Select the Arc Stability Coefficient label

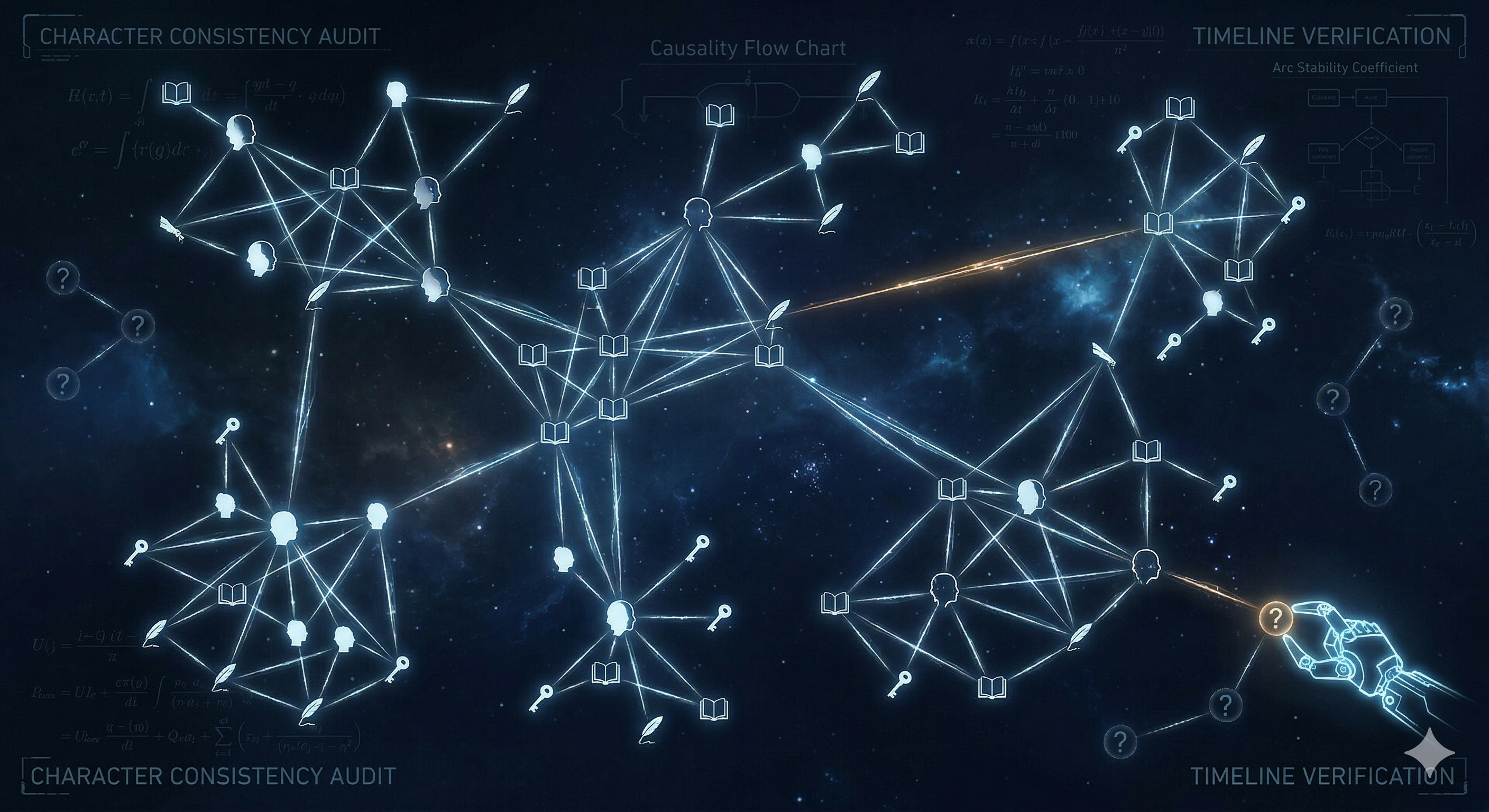[x=1345, y=68]
